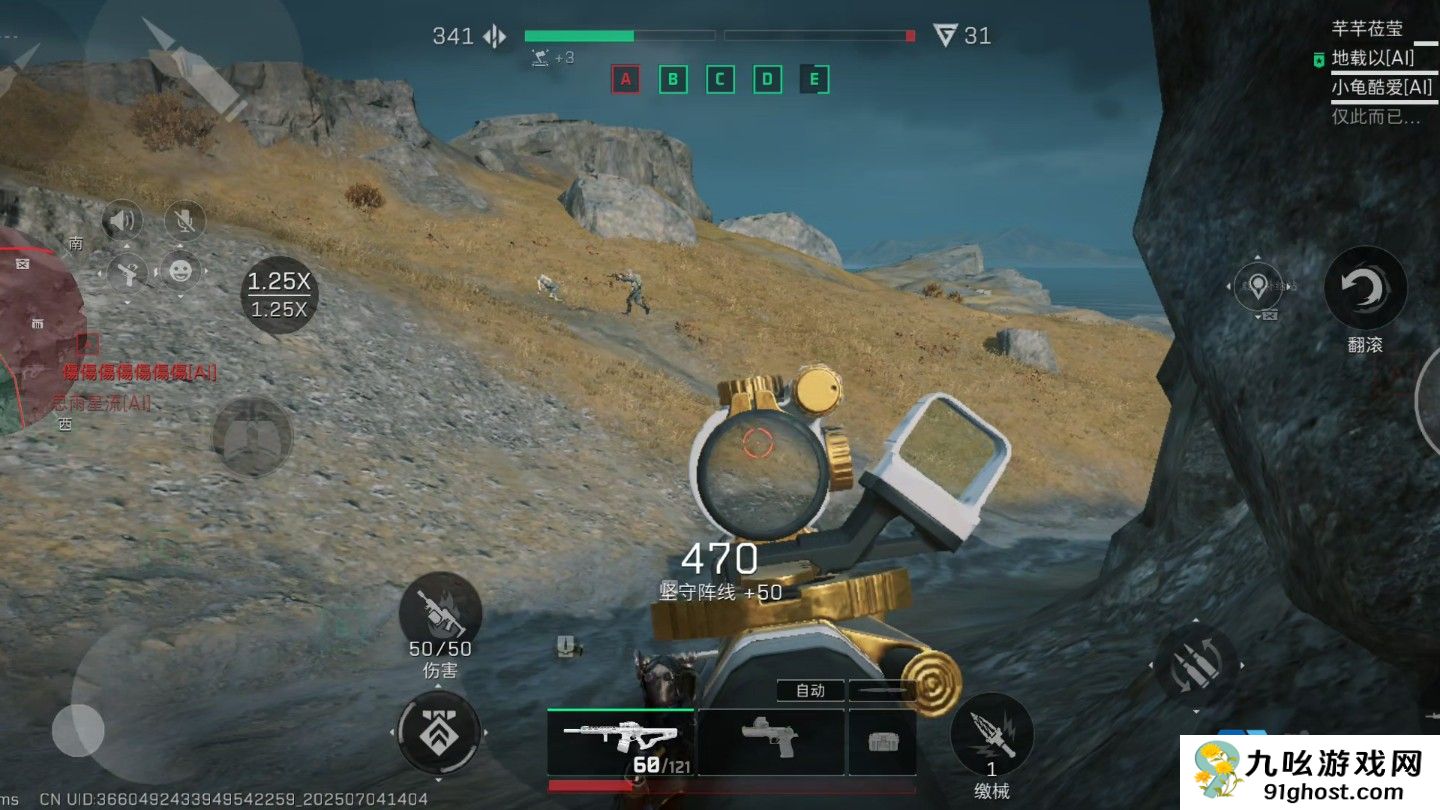Select the primary rifle weapon slot
This screenshot has width=1440, height=810.
(620, 741)
